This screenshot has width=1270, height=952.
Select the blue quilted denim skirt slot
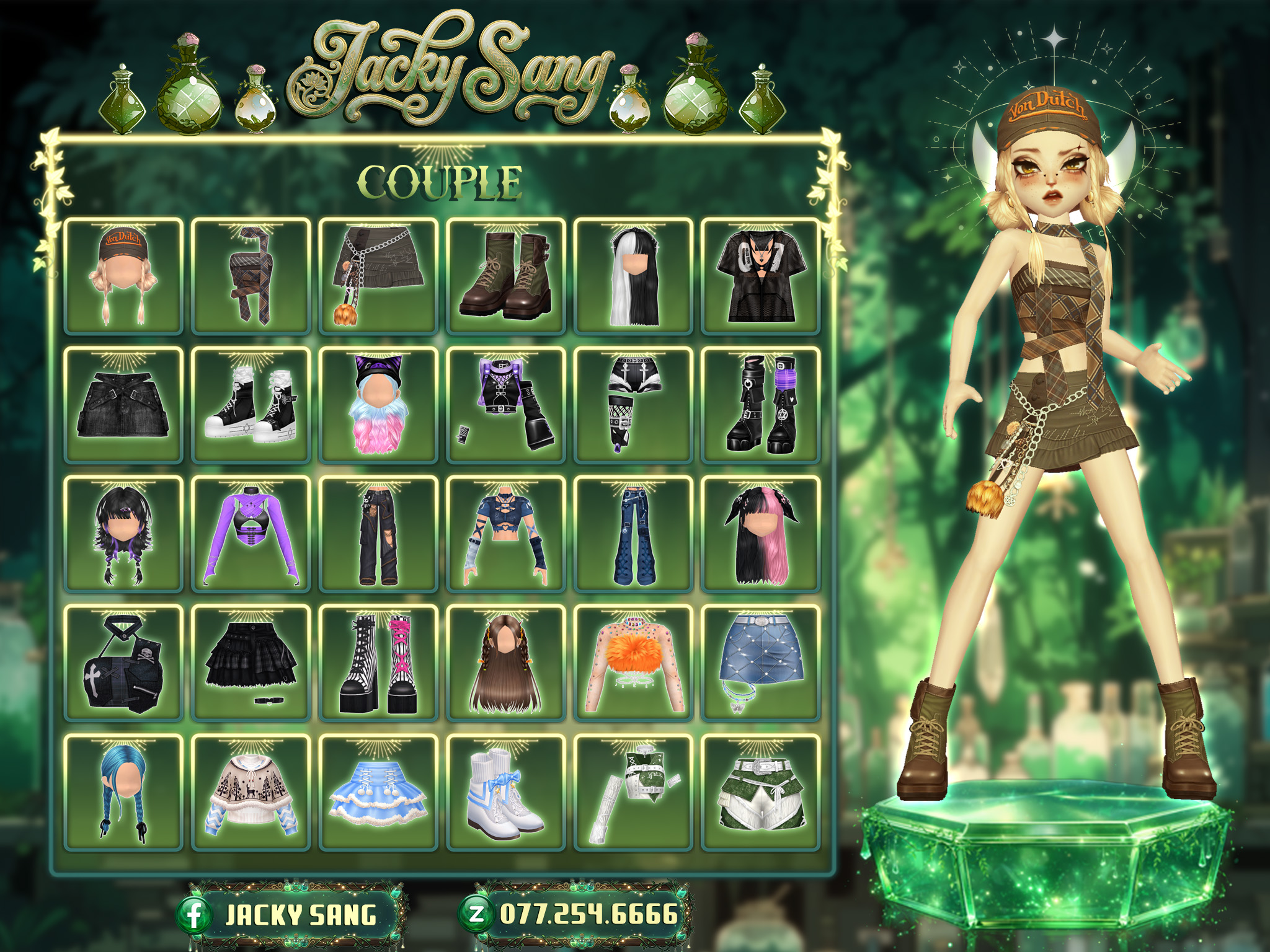click(x=760, y=663)
